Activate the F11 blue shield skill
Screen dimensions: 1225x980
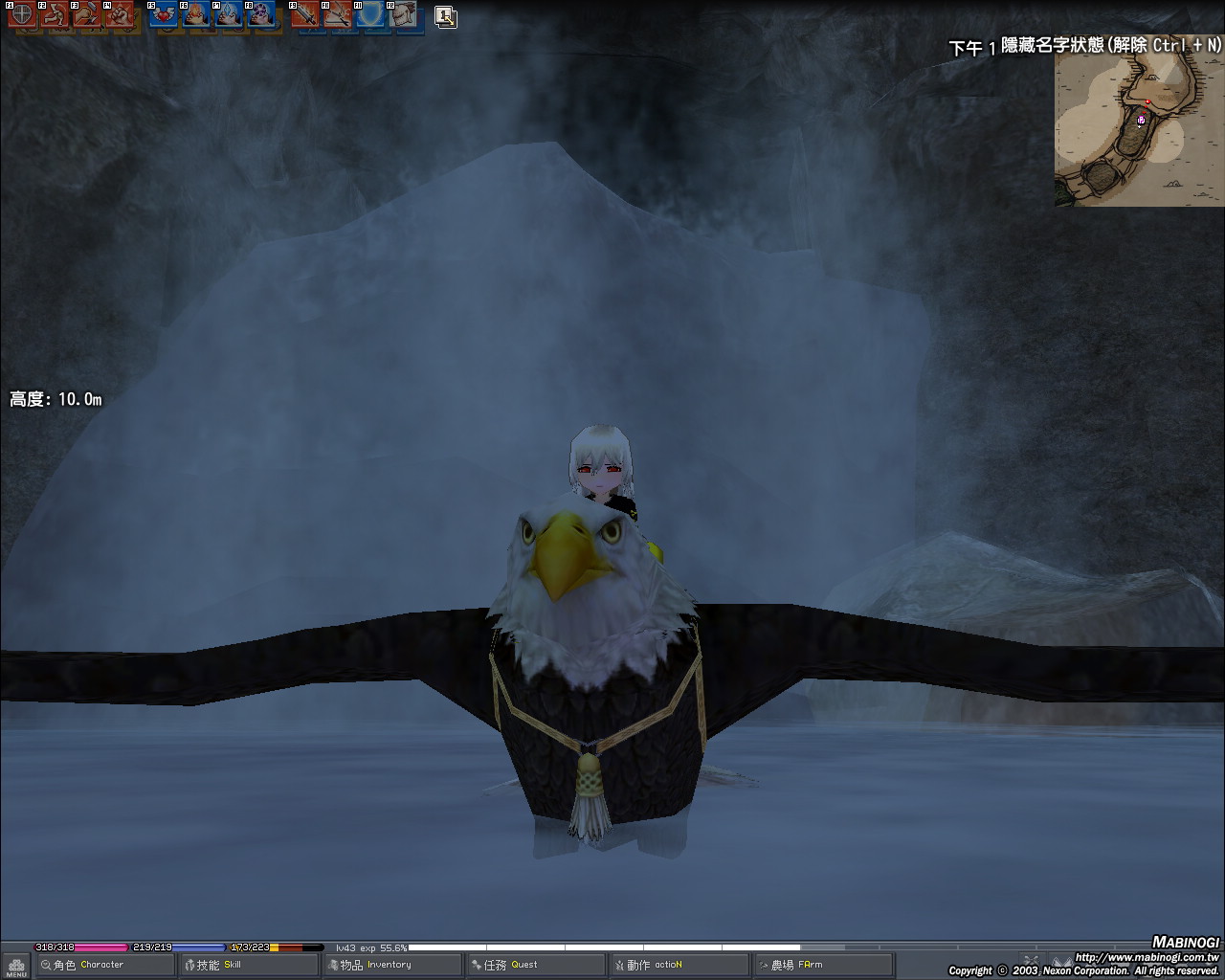click(x=369, y=14)
